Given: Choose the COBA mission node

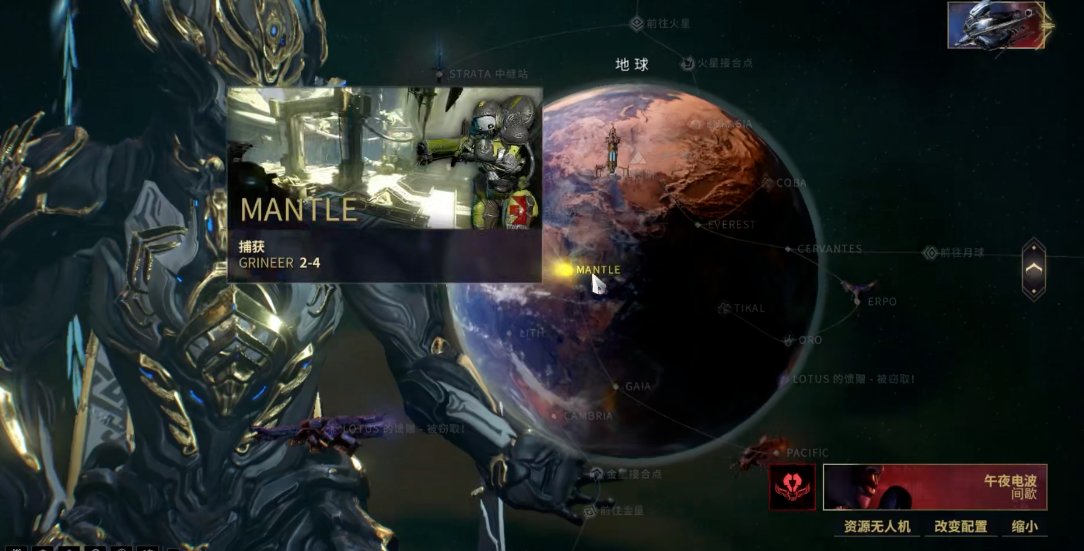Looking at the screenshot, I should (x=769, y=183).
